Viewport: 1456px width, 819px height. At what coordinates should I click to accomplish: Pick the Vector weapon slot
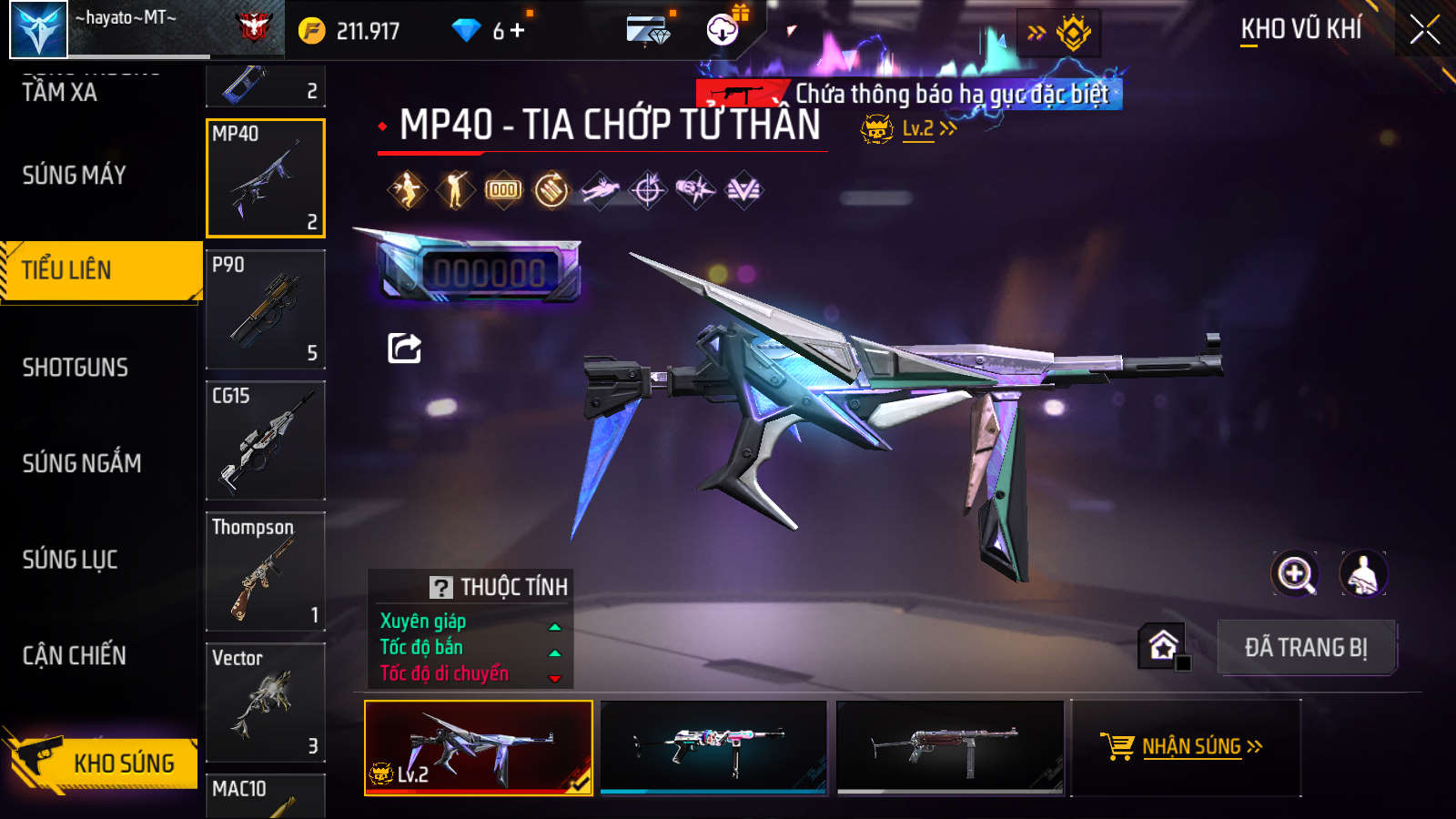tap(266, 703)
